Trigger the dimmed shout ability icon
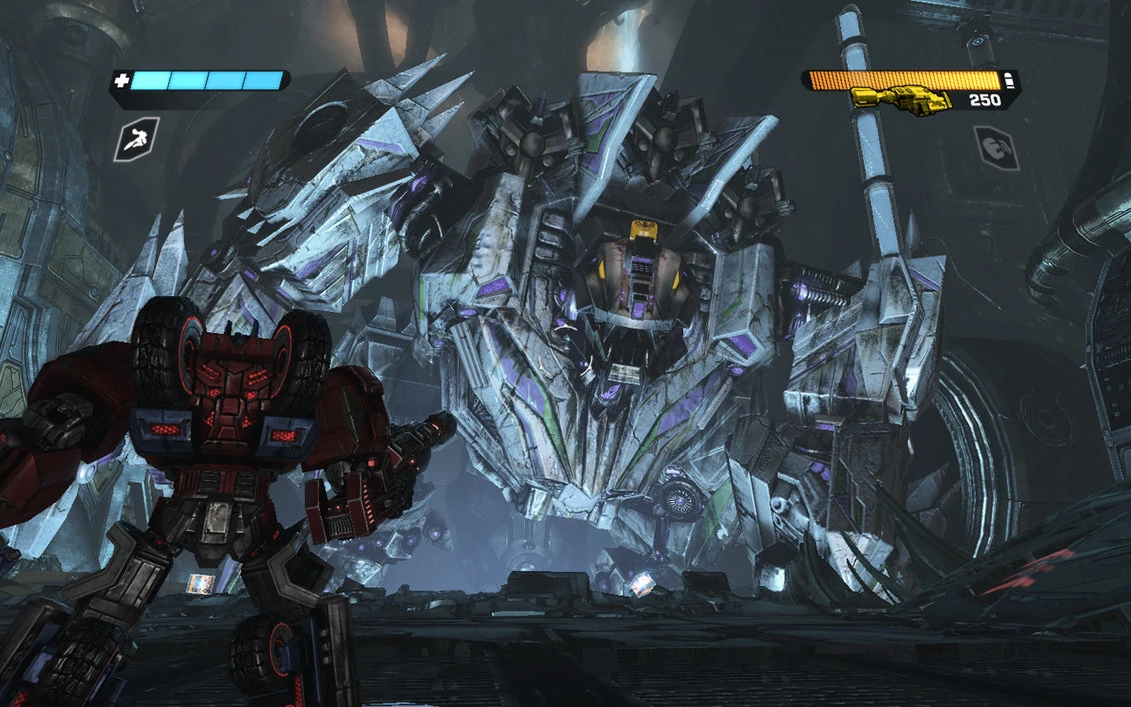Image resolution: width=1131 pixels, height=707 pixels. [997, 146]
